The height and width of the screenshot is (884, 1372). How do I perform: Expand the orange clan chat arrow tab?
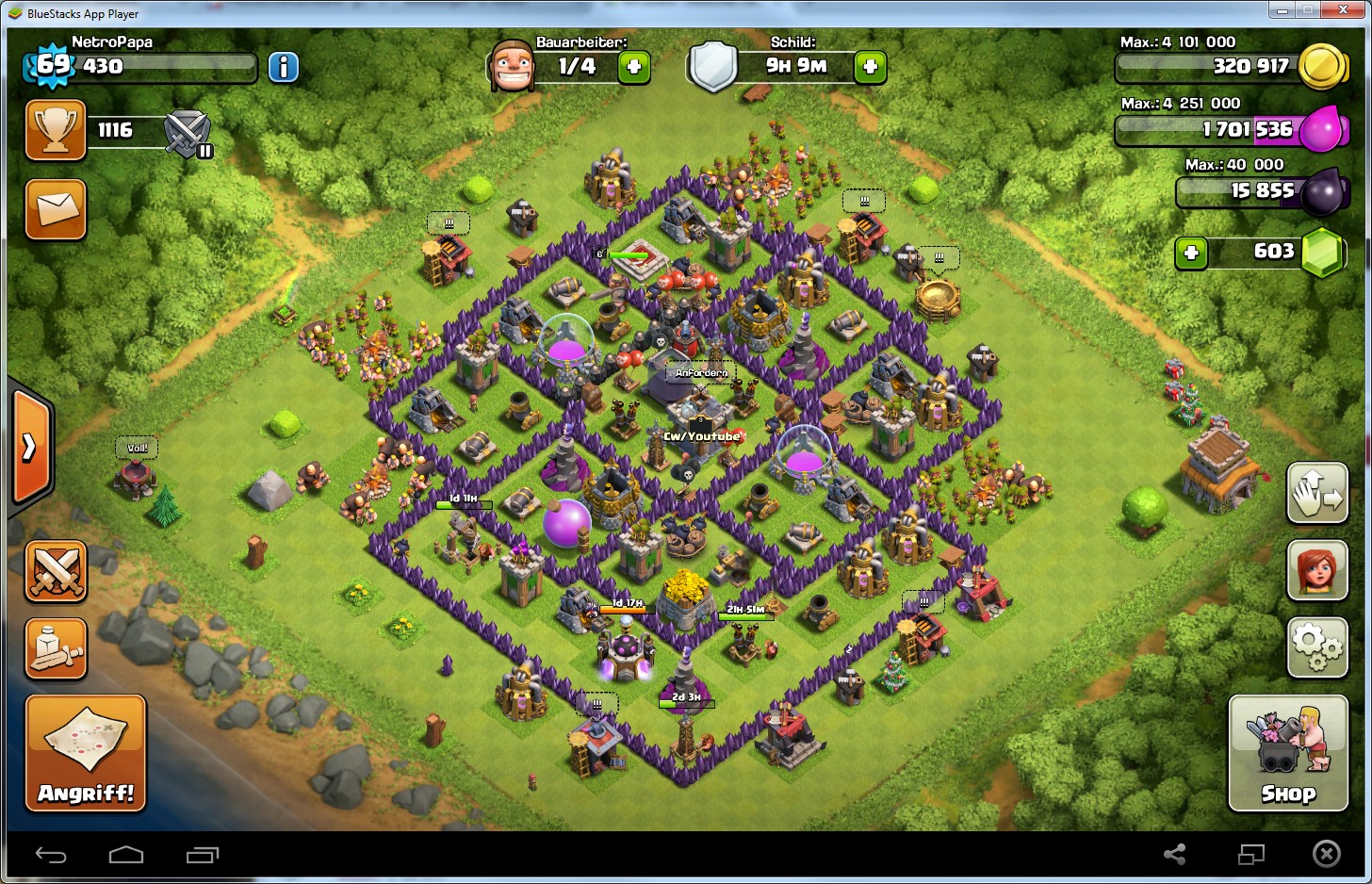coord(30,448)
